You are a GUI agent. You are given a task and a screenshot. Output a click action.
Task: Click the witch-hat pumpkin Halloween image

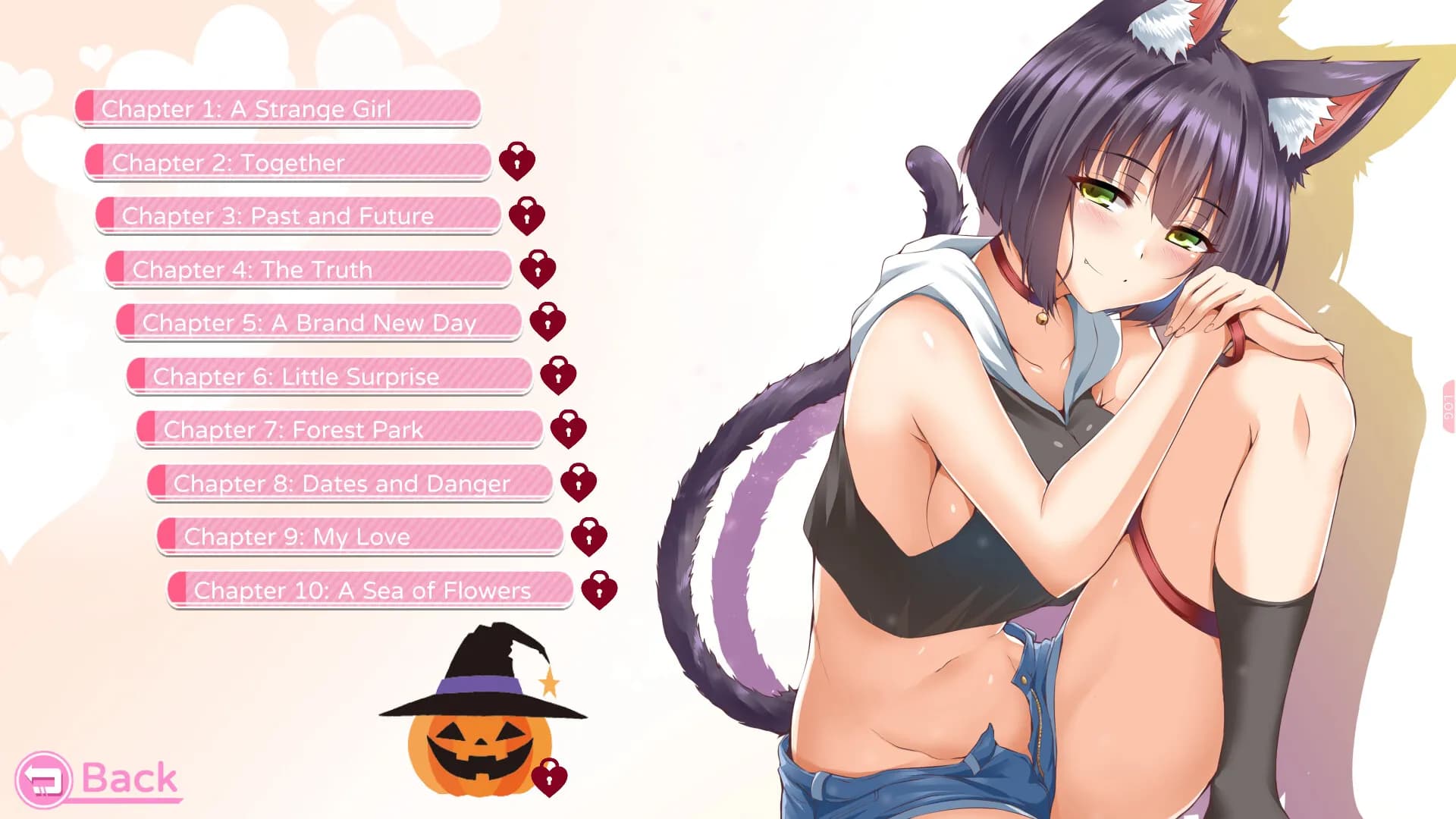[478, 713]
